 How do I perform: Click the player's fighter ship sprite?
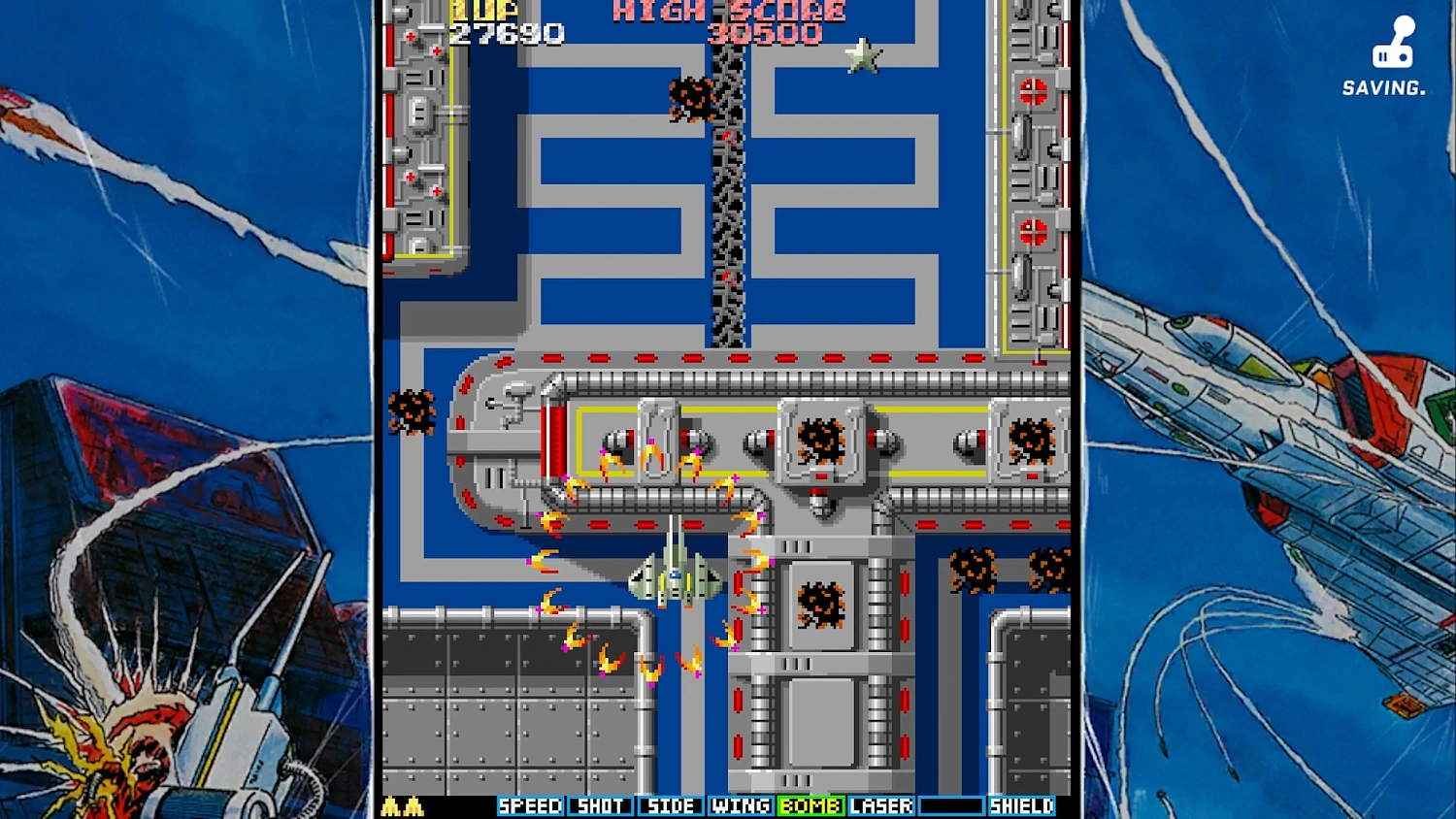[x=673, y=577]
